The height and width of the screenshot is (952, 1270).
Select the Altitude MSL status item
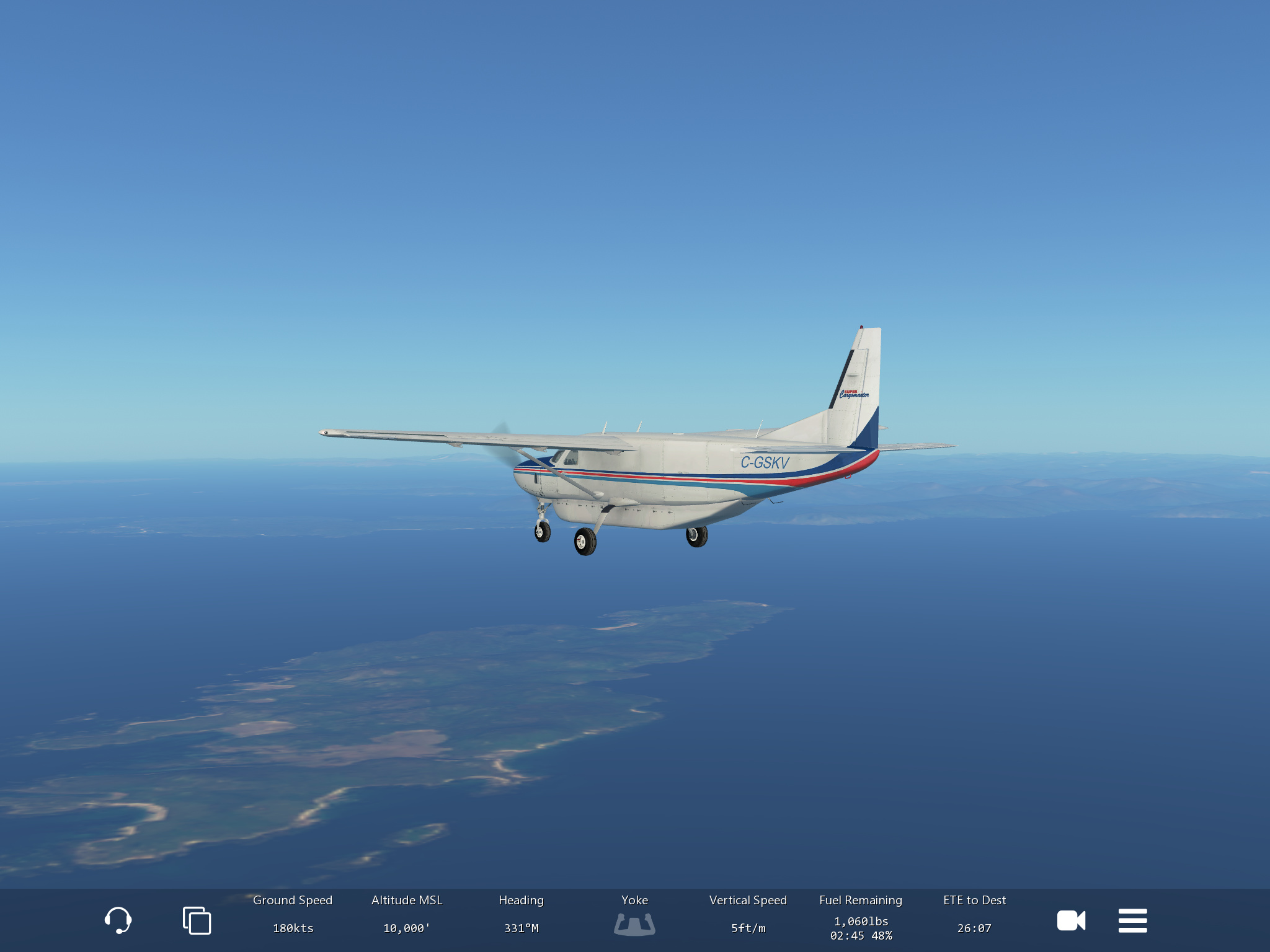coord(407,915)
